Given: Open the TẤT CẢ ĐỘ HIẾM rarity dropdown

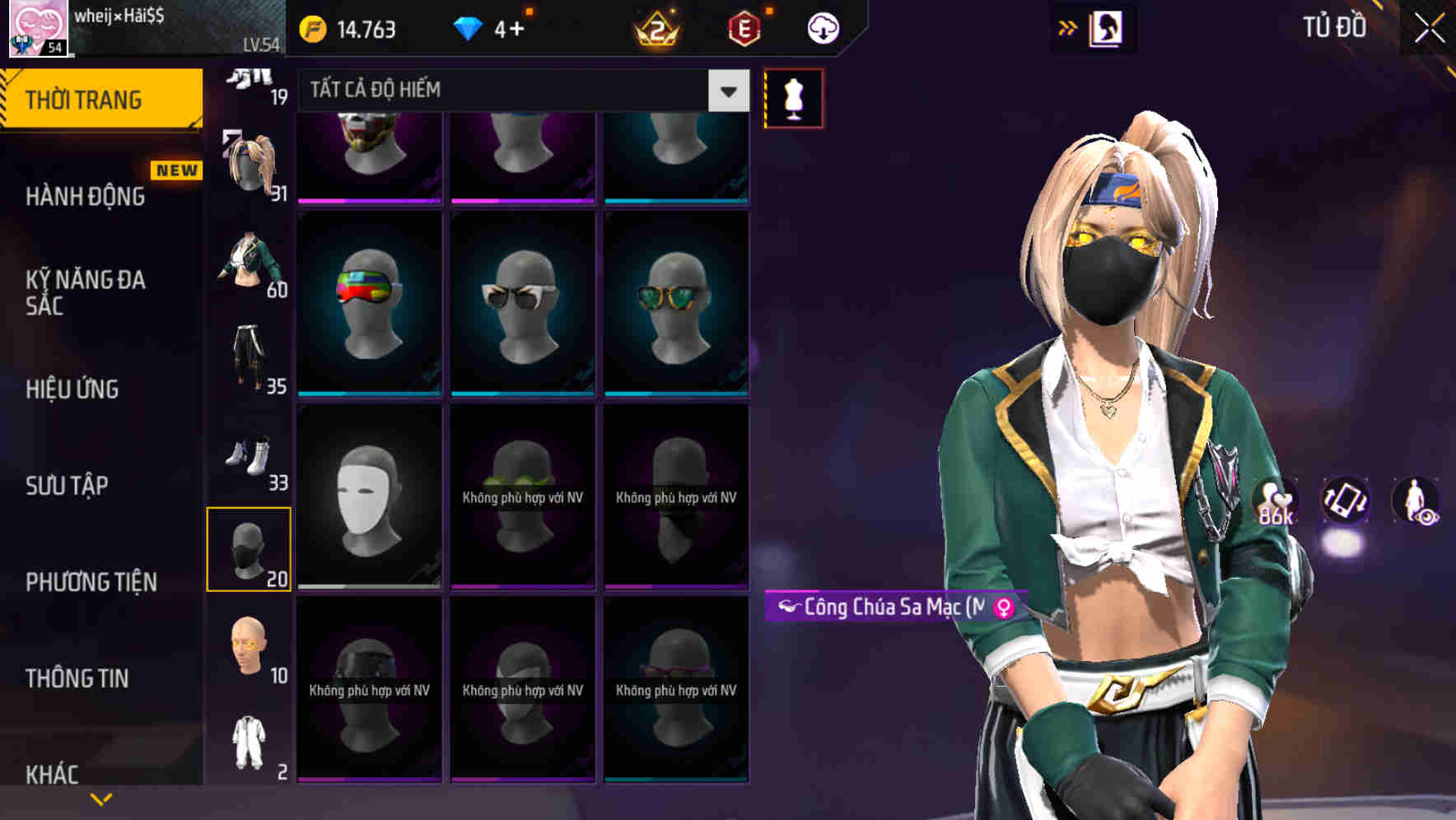Looking at the screenshot, I should (519, 91).
